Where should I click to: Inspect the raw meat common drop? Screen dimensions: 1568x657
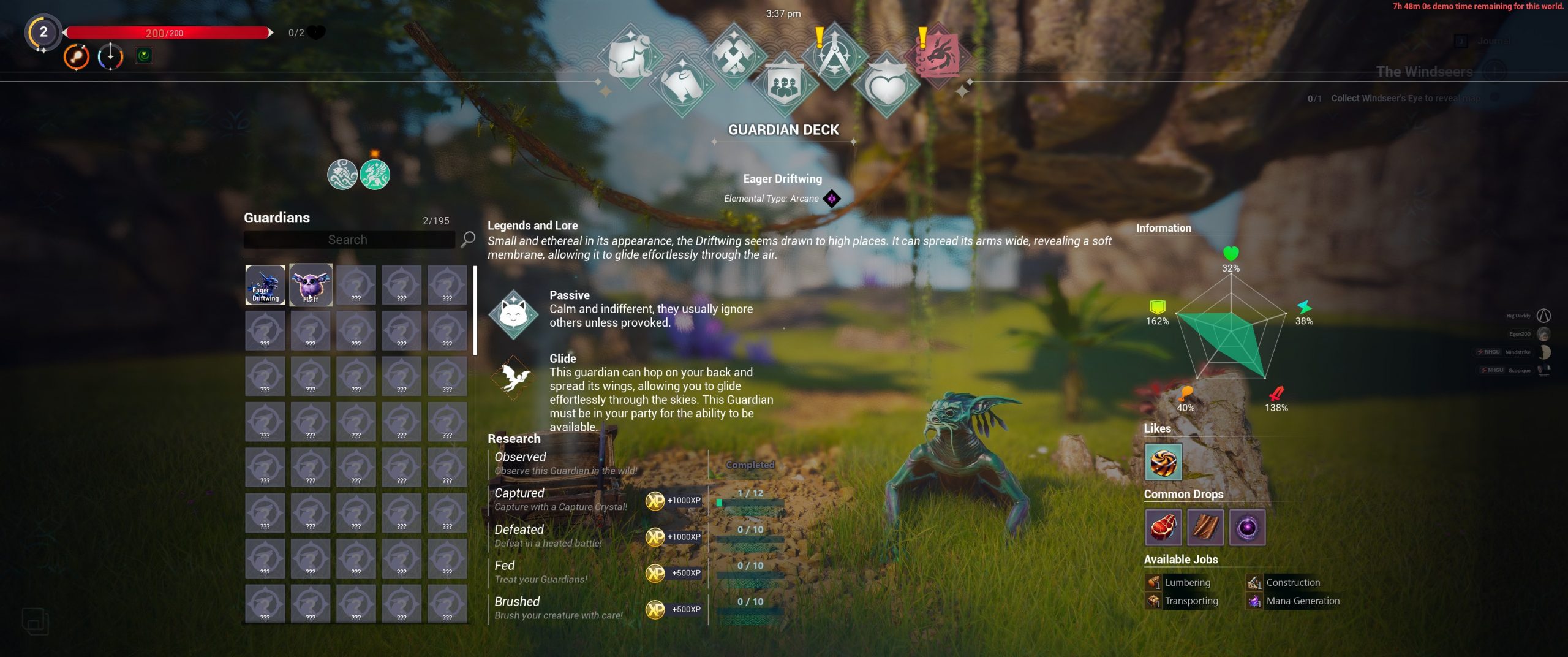[x=1163, y=527]
